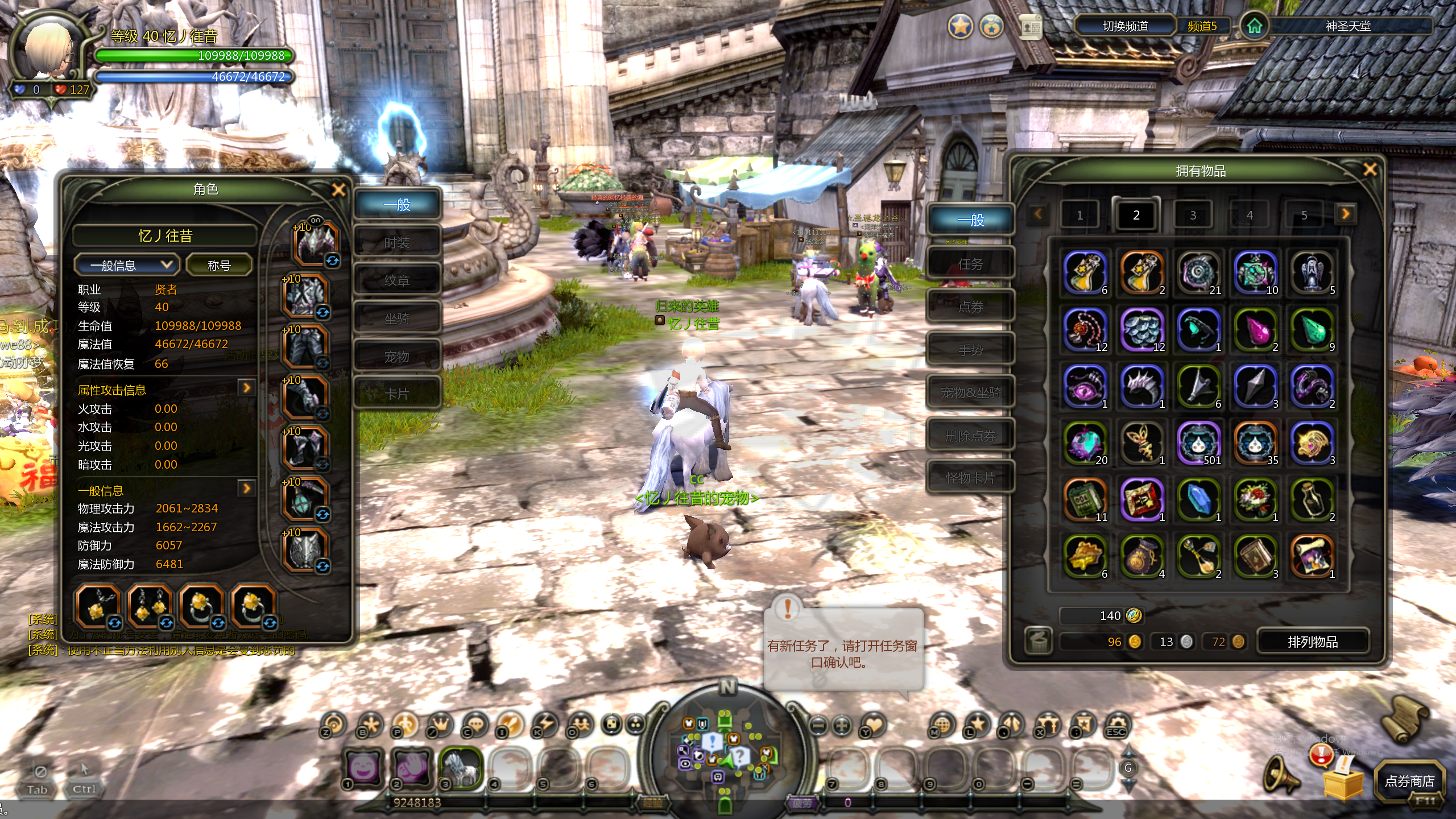Switch inventory to 任务 tab

[970, 264]
